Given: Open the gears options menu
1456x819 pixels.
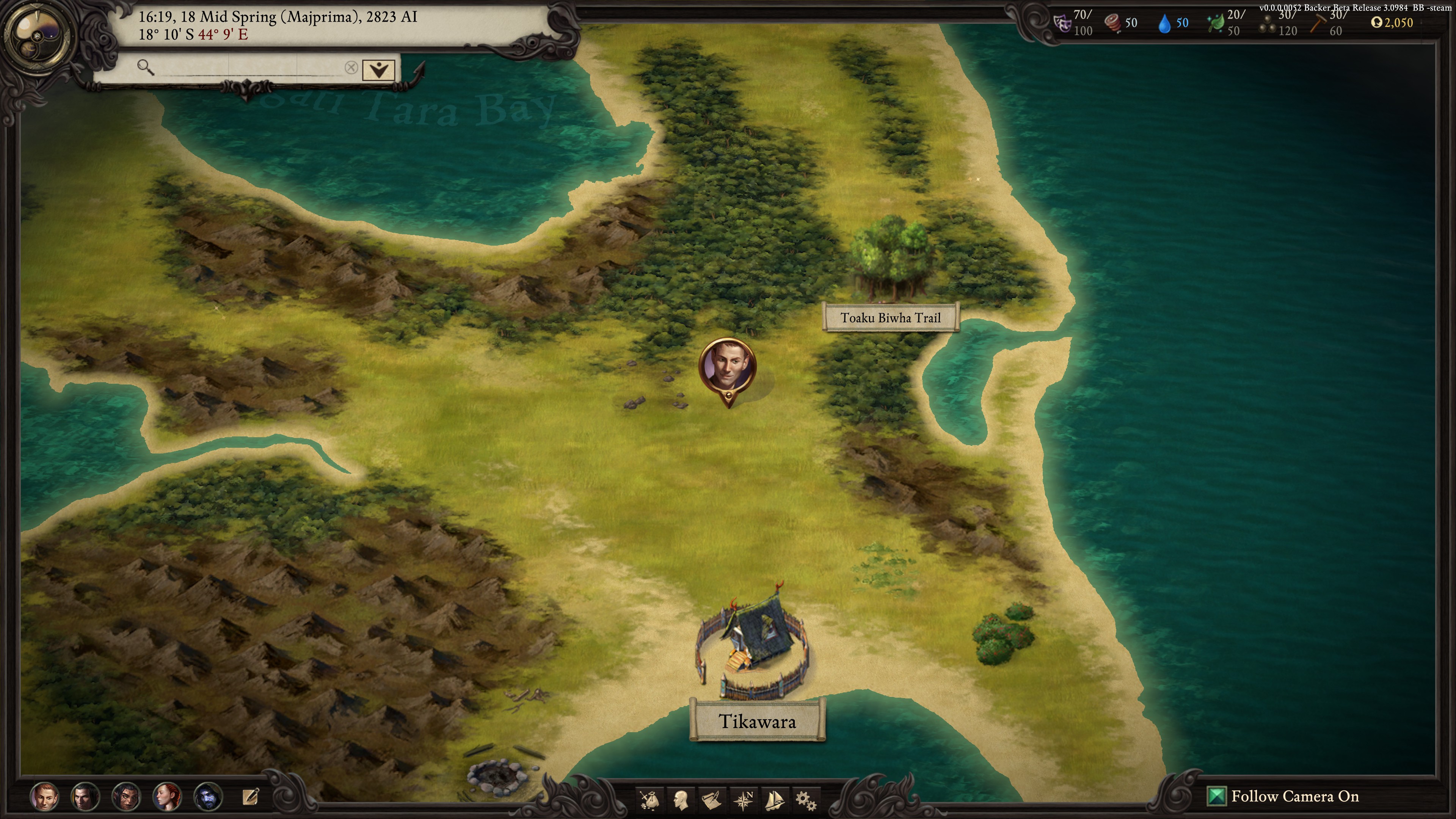Looking at the screenshot, I should coord(805,799).
